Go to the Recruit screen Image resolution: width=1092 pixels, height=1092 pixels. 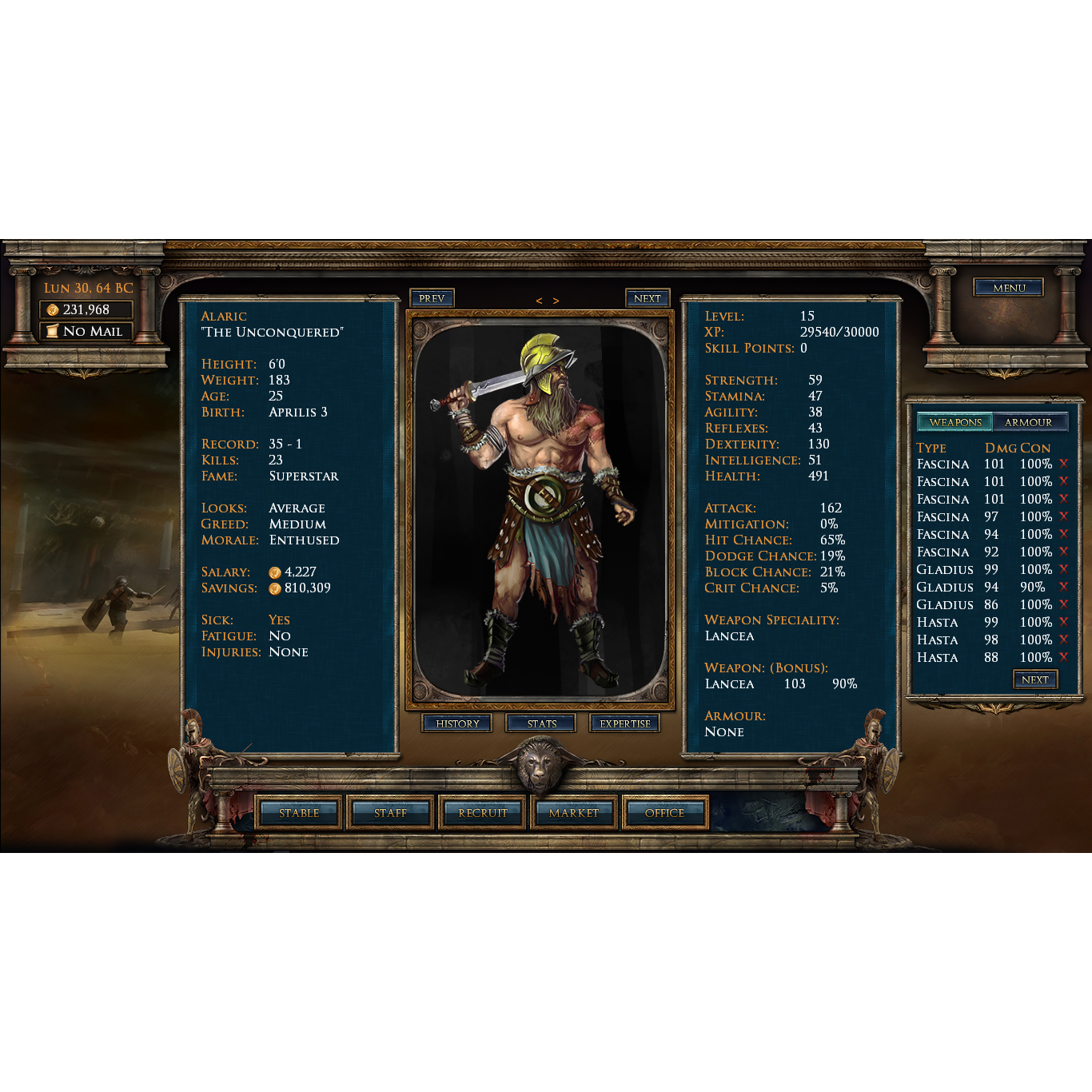coord(481,813)
